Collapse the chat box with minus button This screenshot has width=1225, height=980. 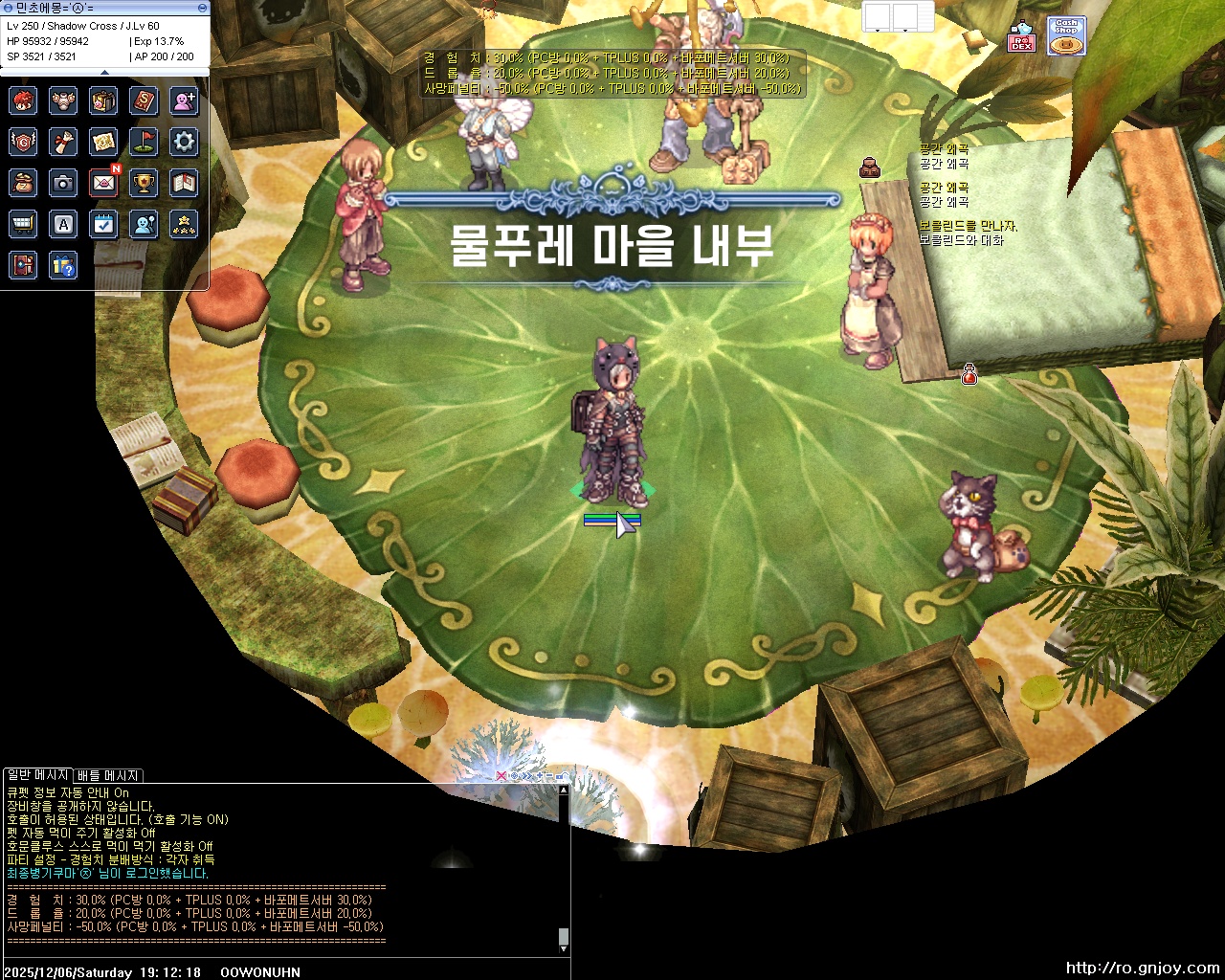(x=549, y=775)
